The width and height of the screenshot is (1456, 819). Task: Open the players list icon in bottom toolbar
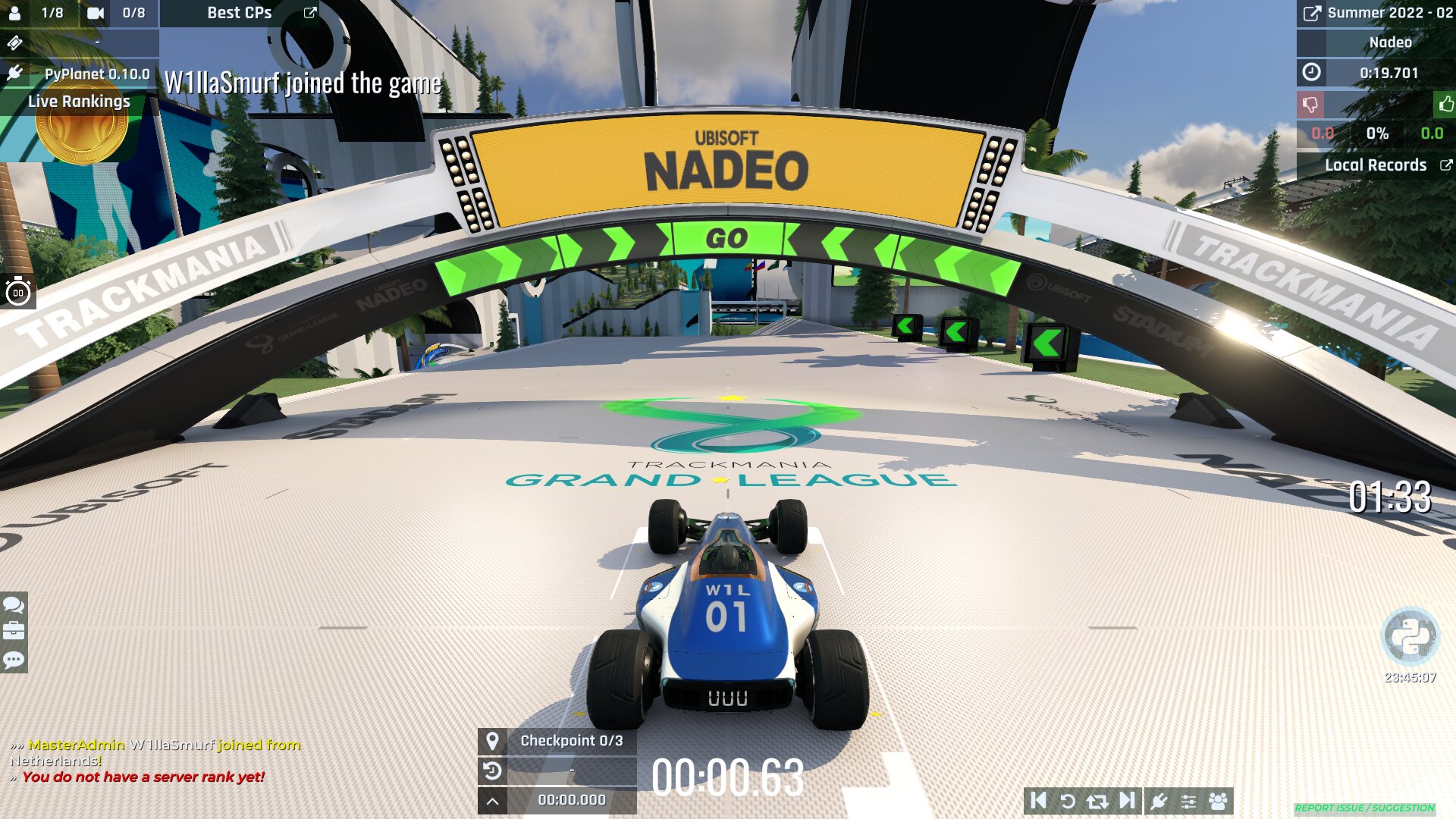pyautogui.click(x=1217, y=800)
